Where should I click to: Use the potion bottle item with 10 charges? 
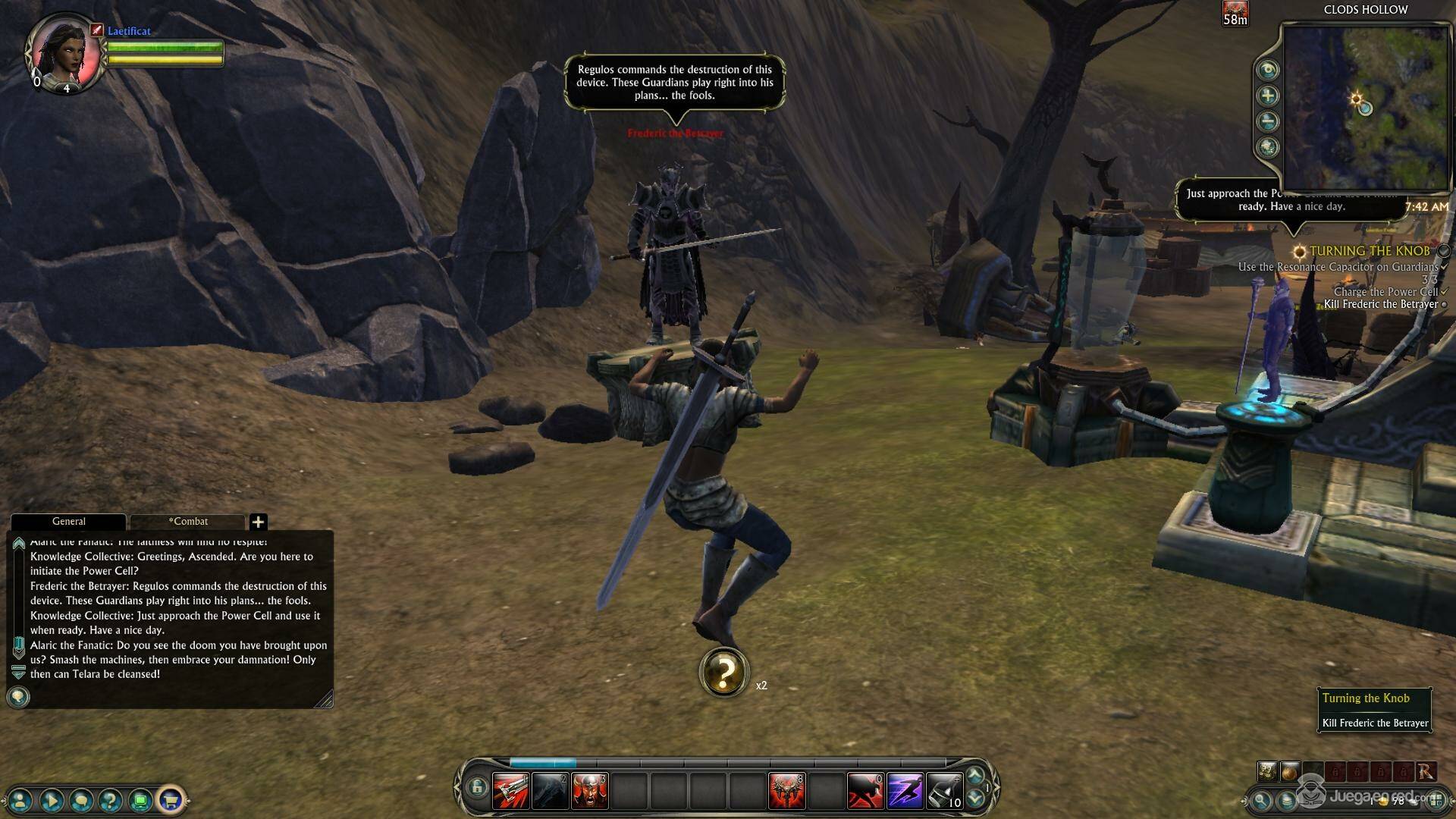(x=944, y=791)
